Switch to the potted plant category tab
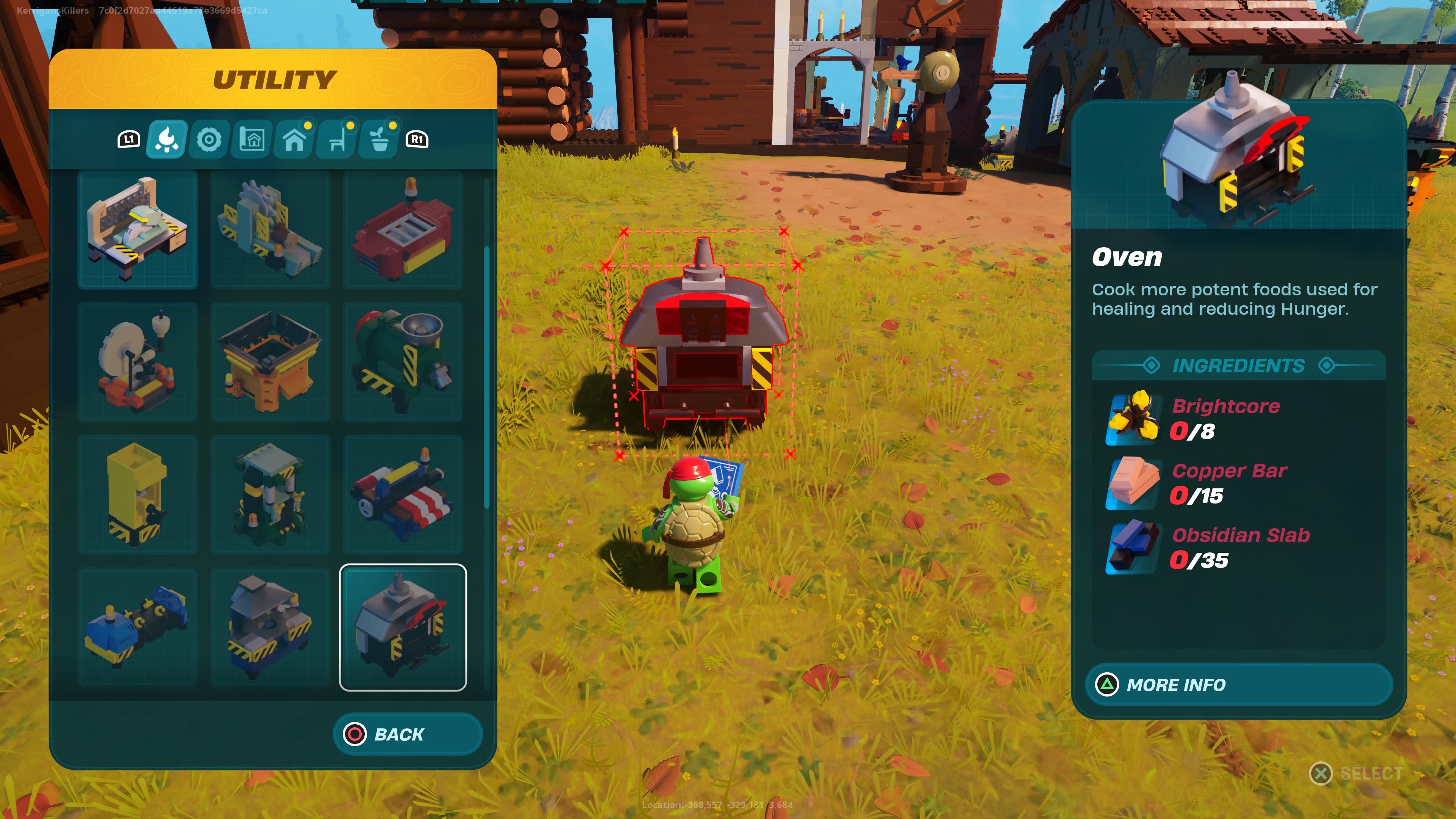The image size is (1456, 819). pos(380,139)
